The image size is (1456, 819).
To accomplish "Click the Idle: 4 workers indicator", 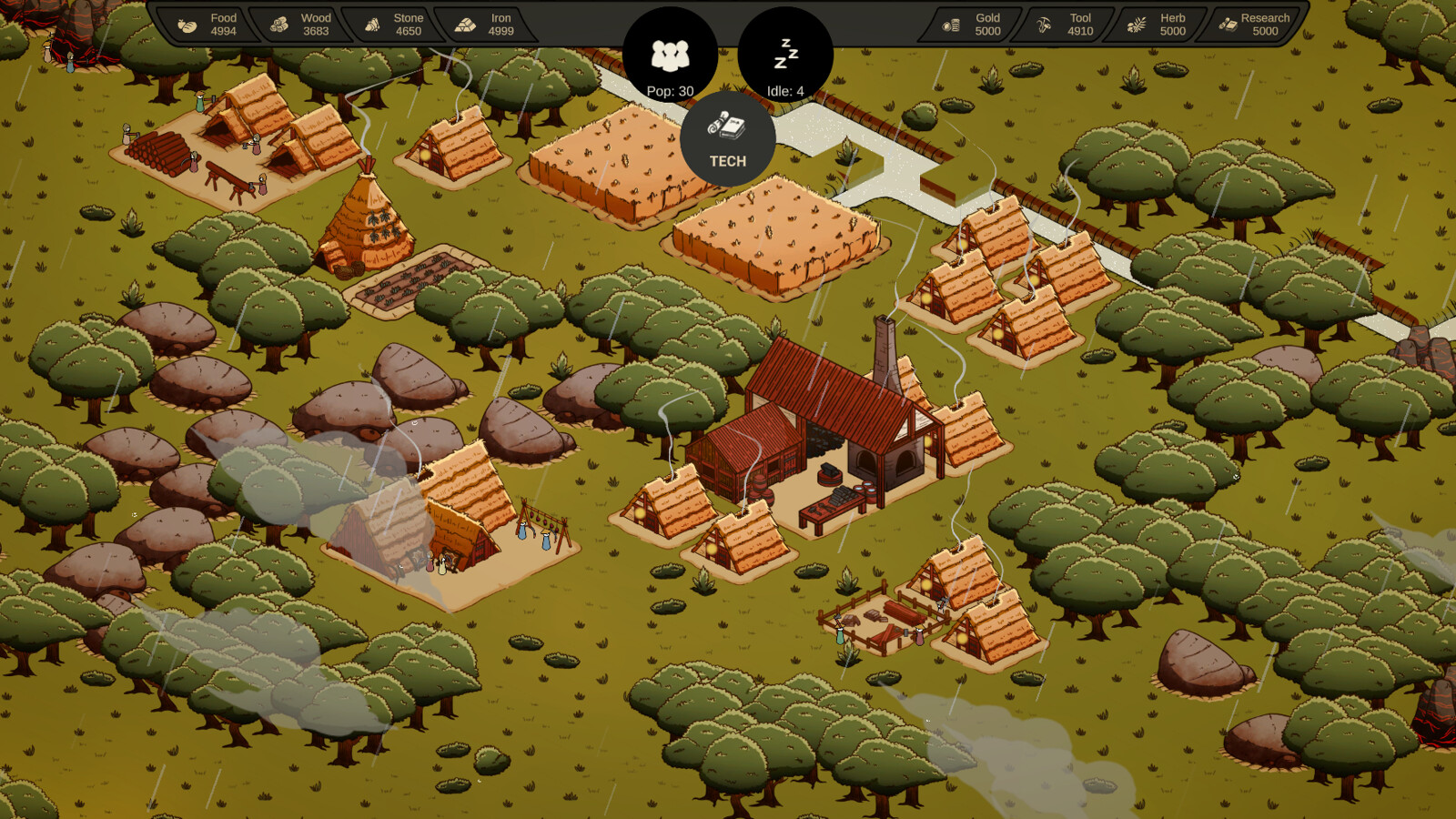I will click(x=784, y=55).
